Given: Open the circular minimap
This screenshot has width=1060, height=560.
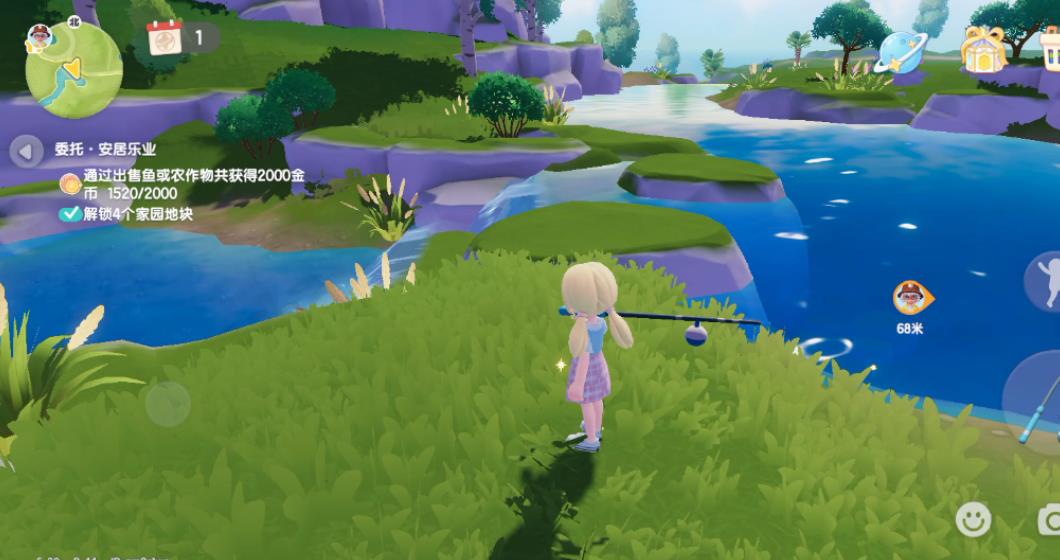Looking at the screenshot, I should click(74, 70).
